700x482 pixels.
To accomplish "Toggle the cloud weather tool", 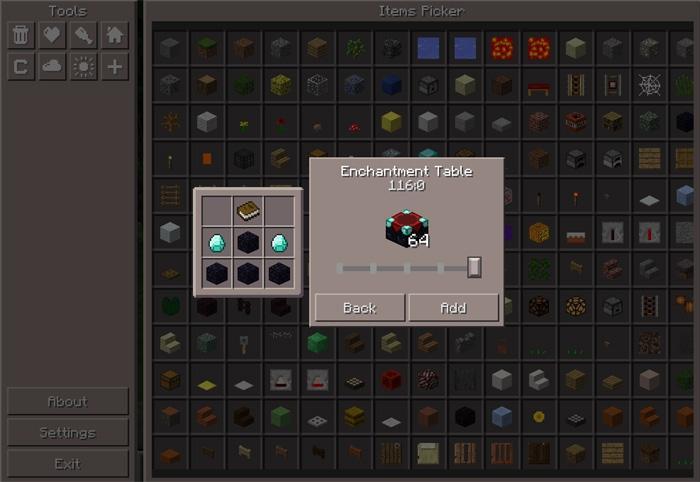I will (x=52, y=66).
